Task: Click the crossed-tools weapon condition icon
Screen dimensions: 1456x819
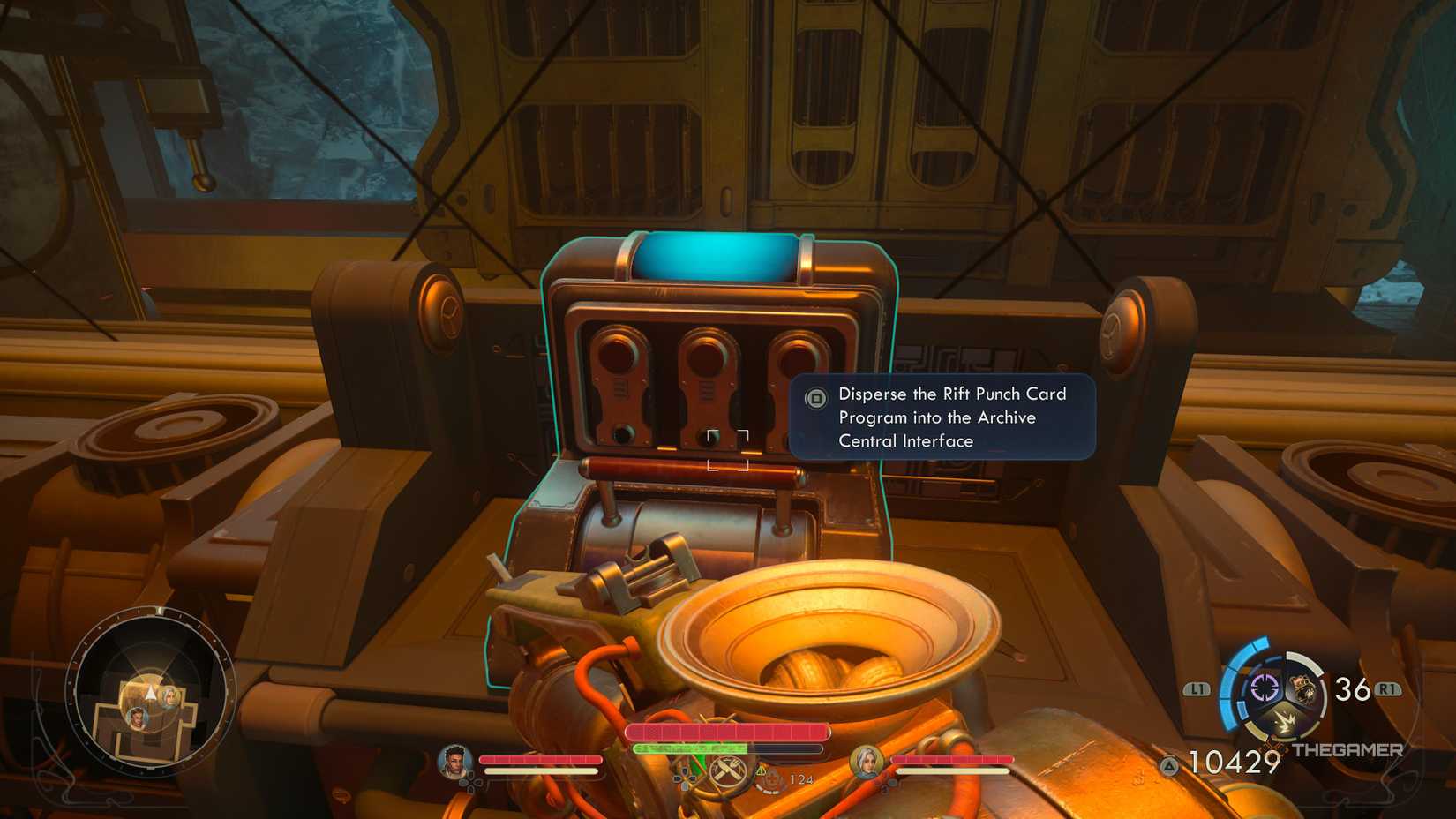Action: click(x=729, y=771)
